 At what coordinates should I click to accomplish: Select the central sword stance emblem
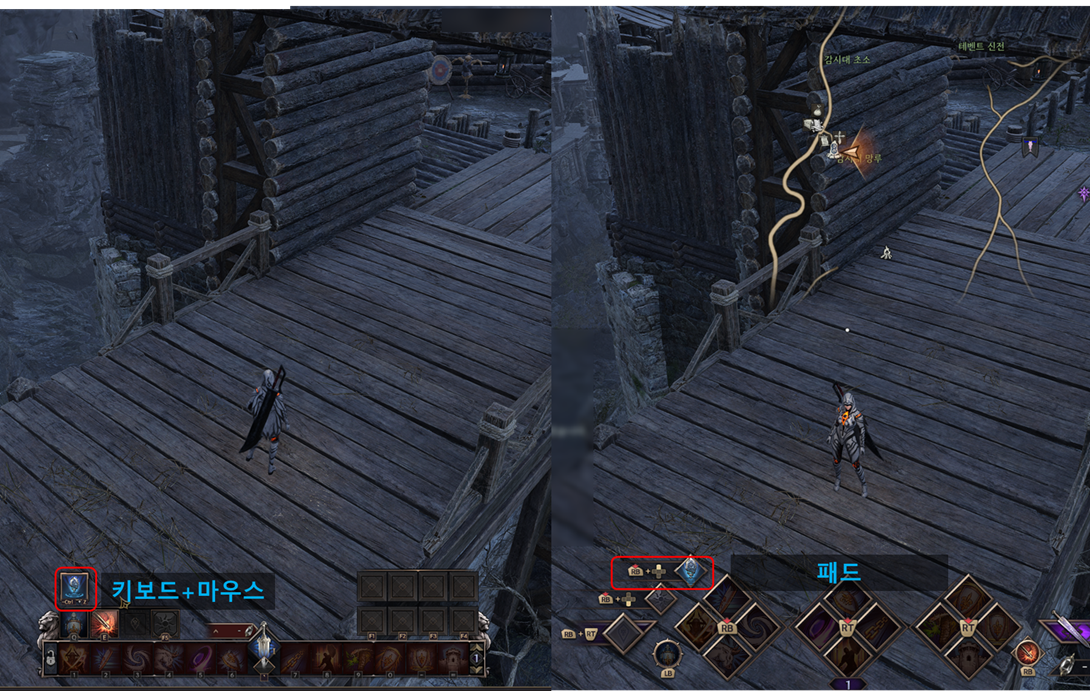coord(262,650)
